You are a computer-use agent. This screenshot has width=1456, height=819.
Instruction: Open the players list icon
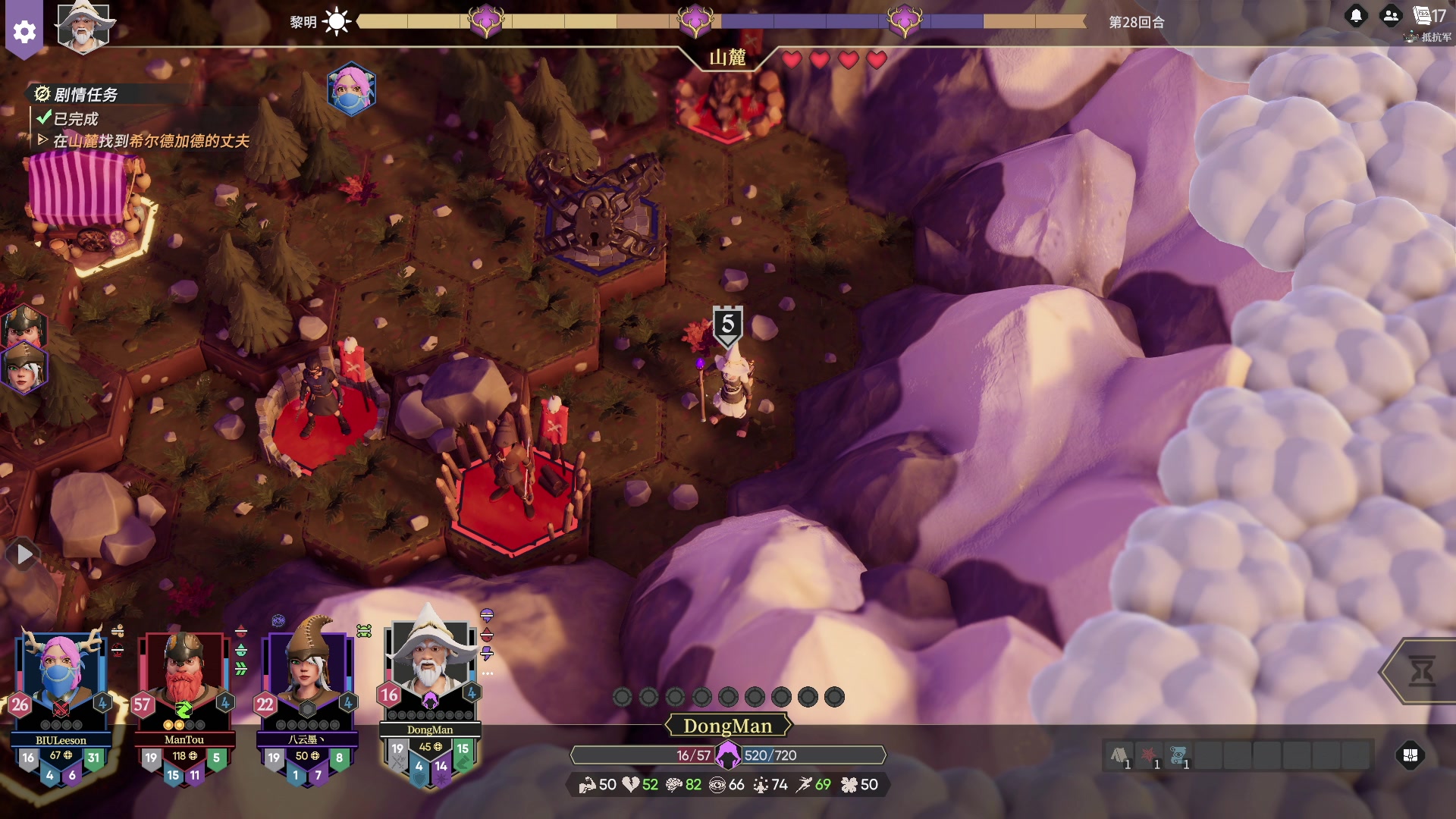[x=1390, y=15]
